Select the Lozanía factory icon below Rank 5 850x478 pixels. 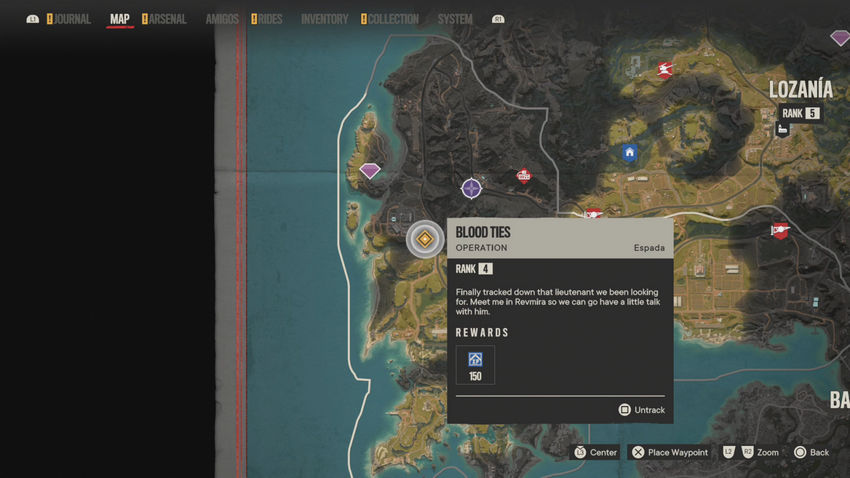click(x=783, y=130)
